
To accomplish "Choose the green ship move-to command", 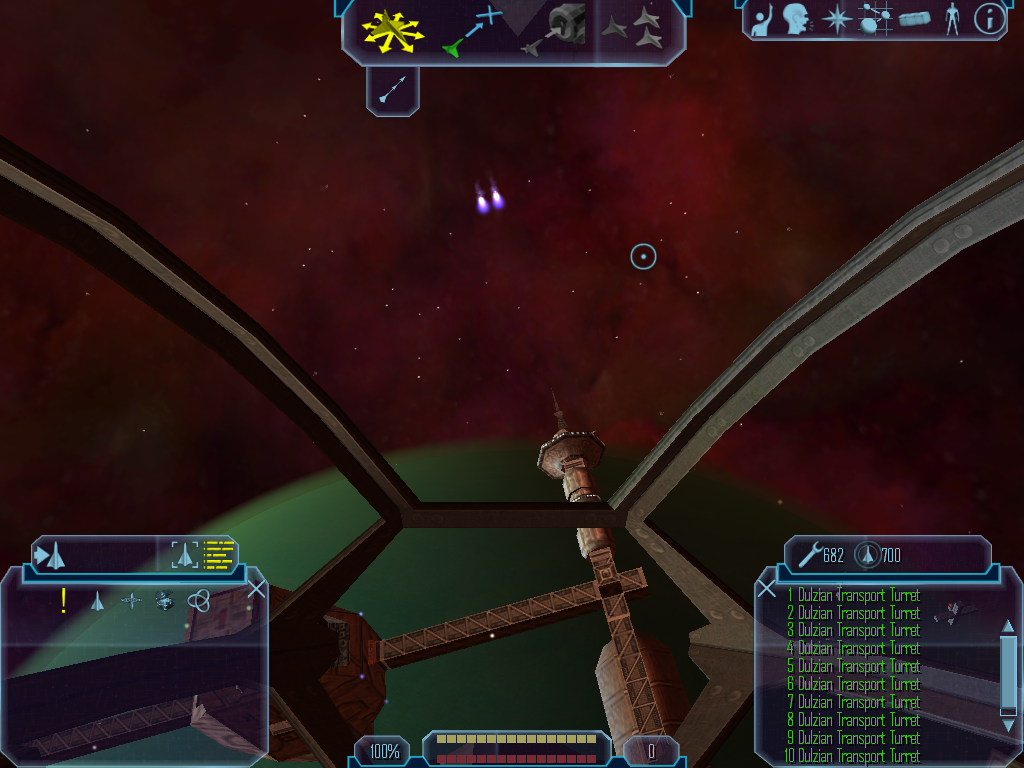I will 470,31.
